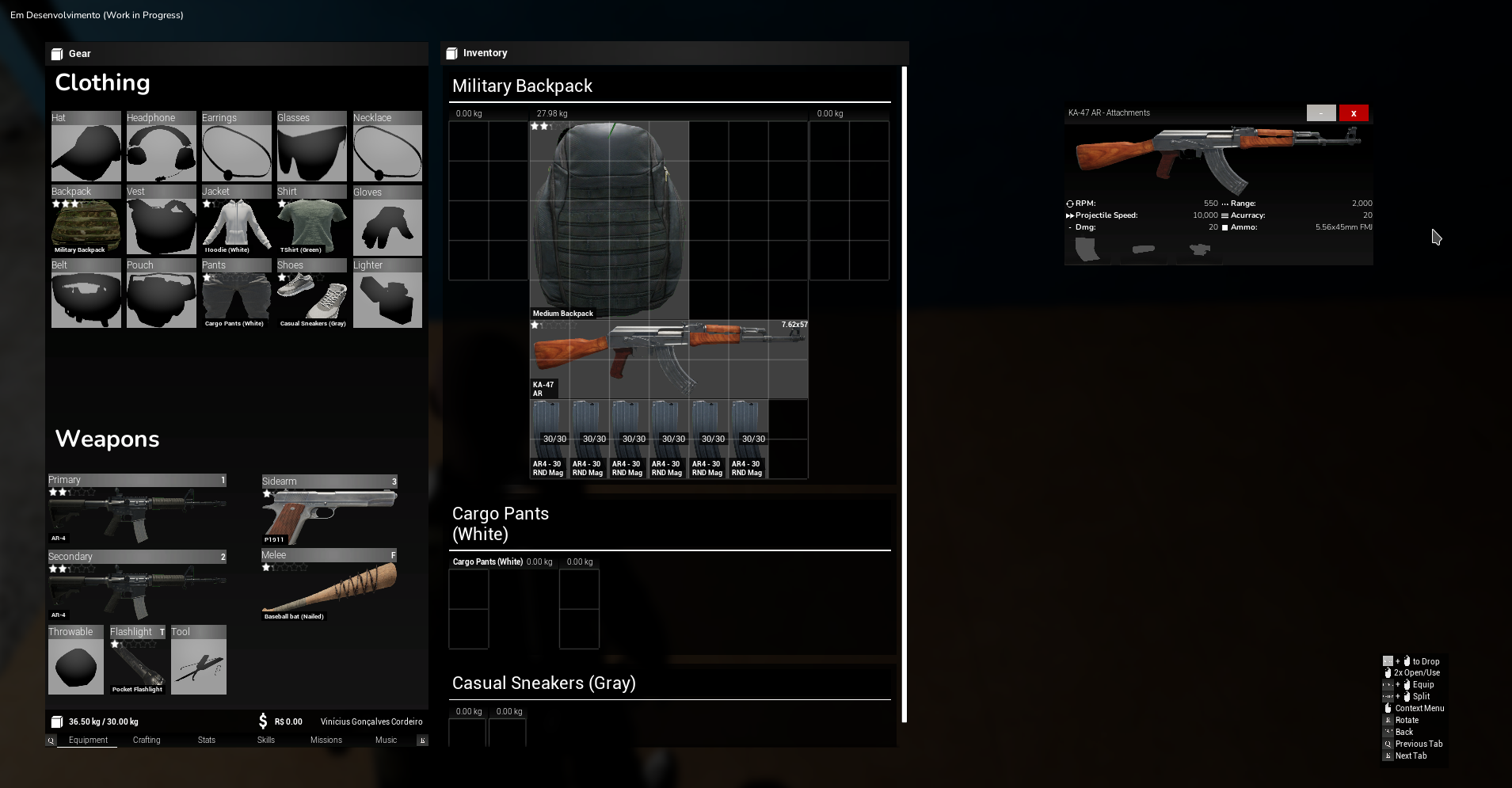
Task: Show the Skills tab
Action: tap(266, 740)
